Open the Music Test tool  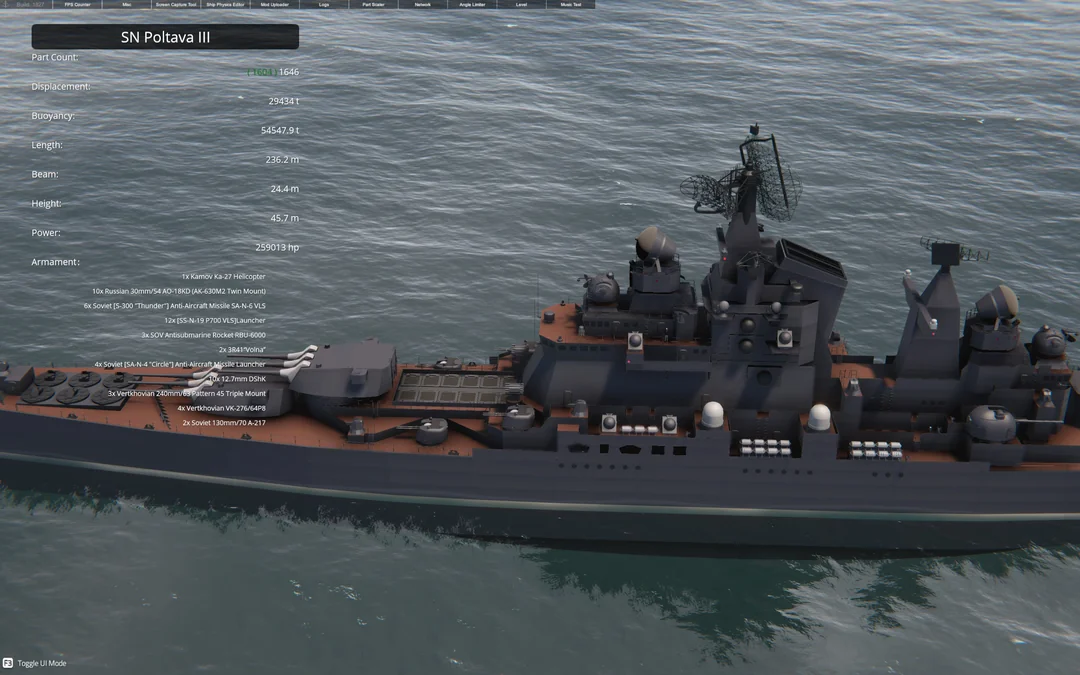click(570, 4)
